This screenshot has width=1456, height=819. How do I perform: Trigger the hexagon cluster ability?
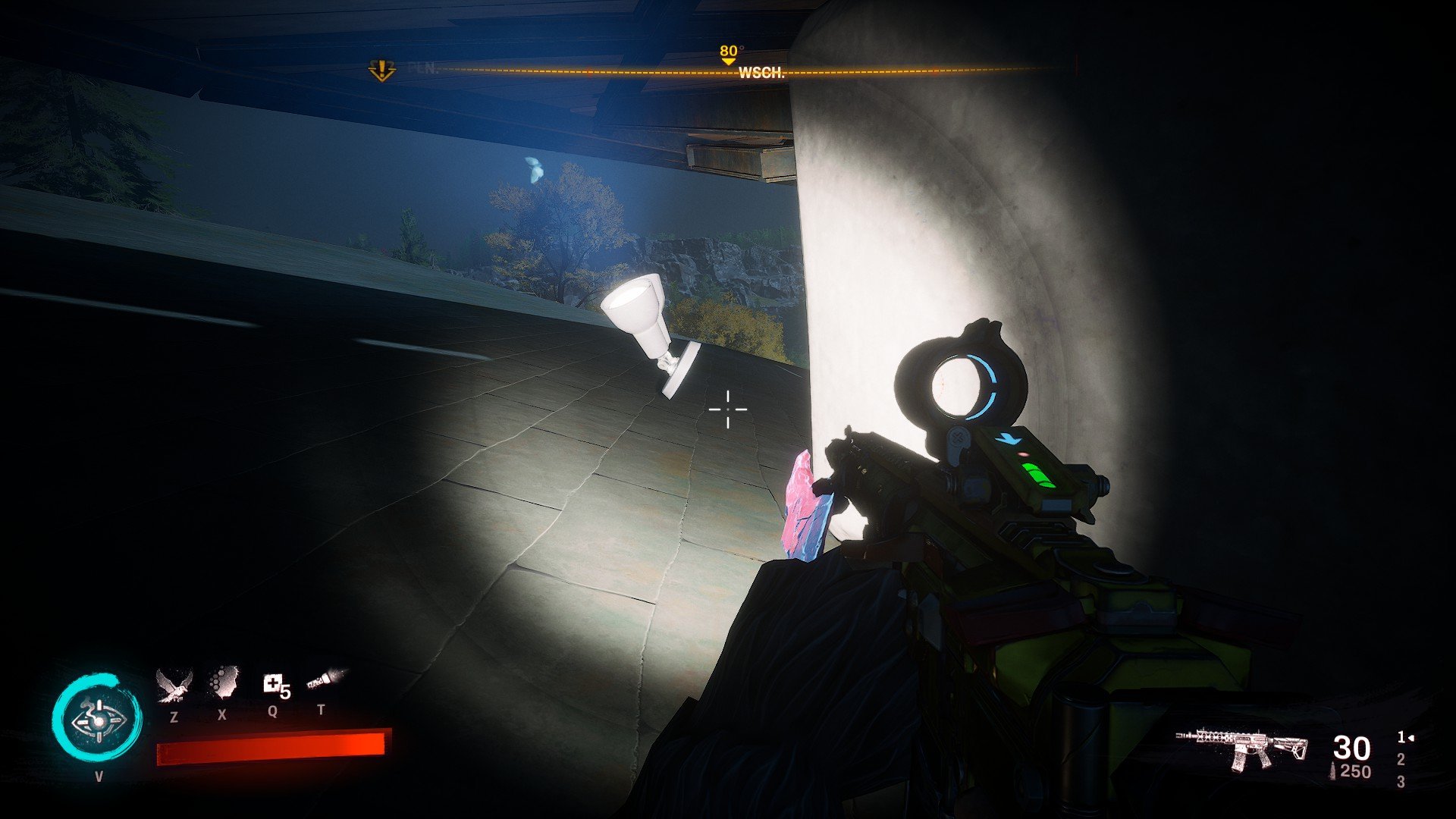point(223,682)
